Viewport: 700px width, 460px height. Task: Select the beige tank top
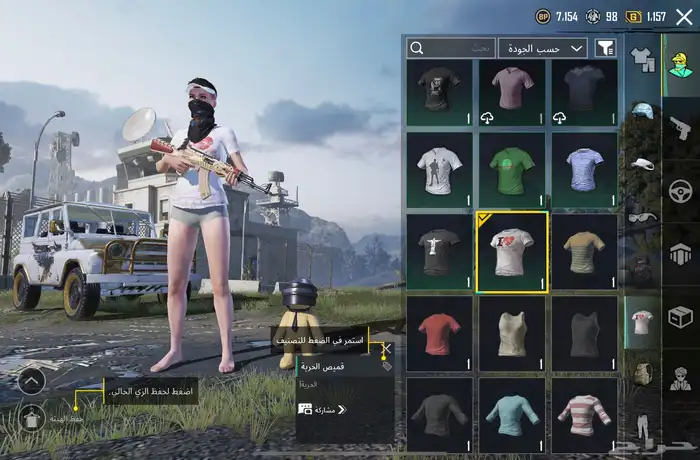(x=511, y=334)
